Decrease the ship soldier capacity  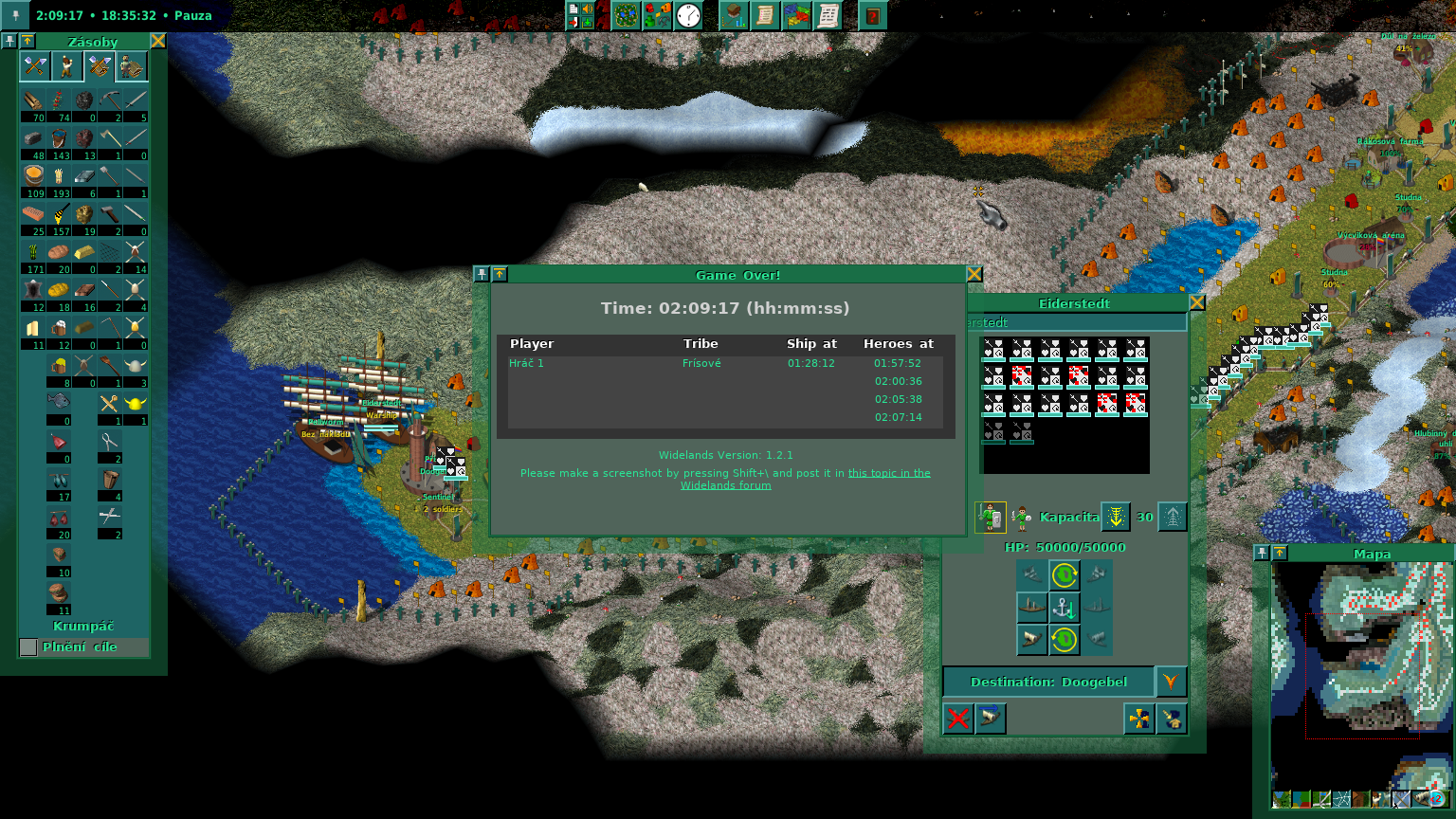[x=1116, y=517]
